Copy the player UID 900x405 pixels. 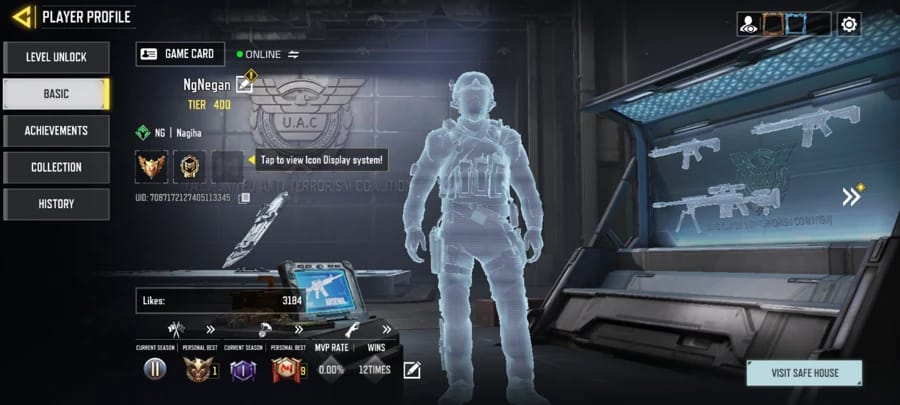pos(245,198)
